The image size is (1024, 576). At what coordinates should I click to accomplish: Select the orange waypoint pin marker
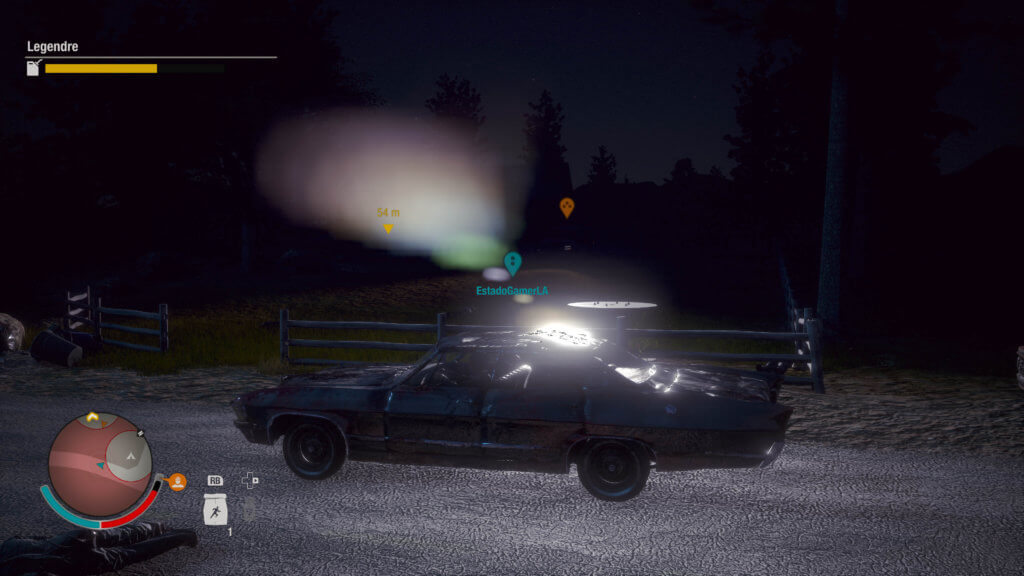click(x=567, y=207)
